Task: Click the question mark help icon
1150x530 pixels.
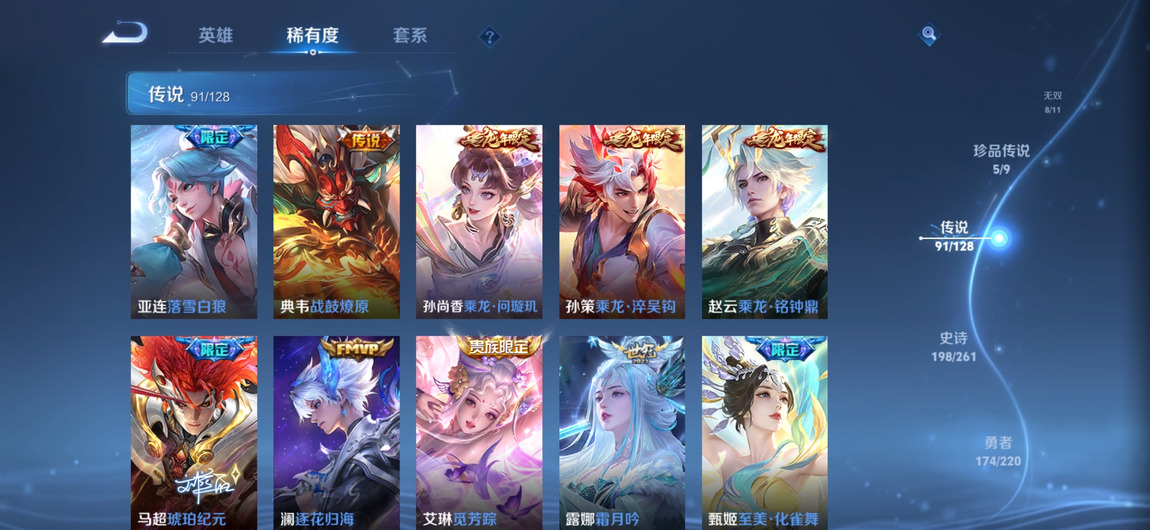Action: click(x=489, y=37)
